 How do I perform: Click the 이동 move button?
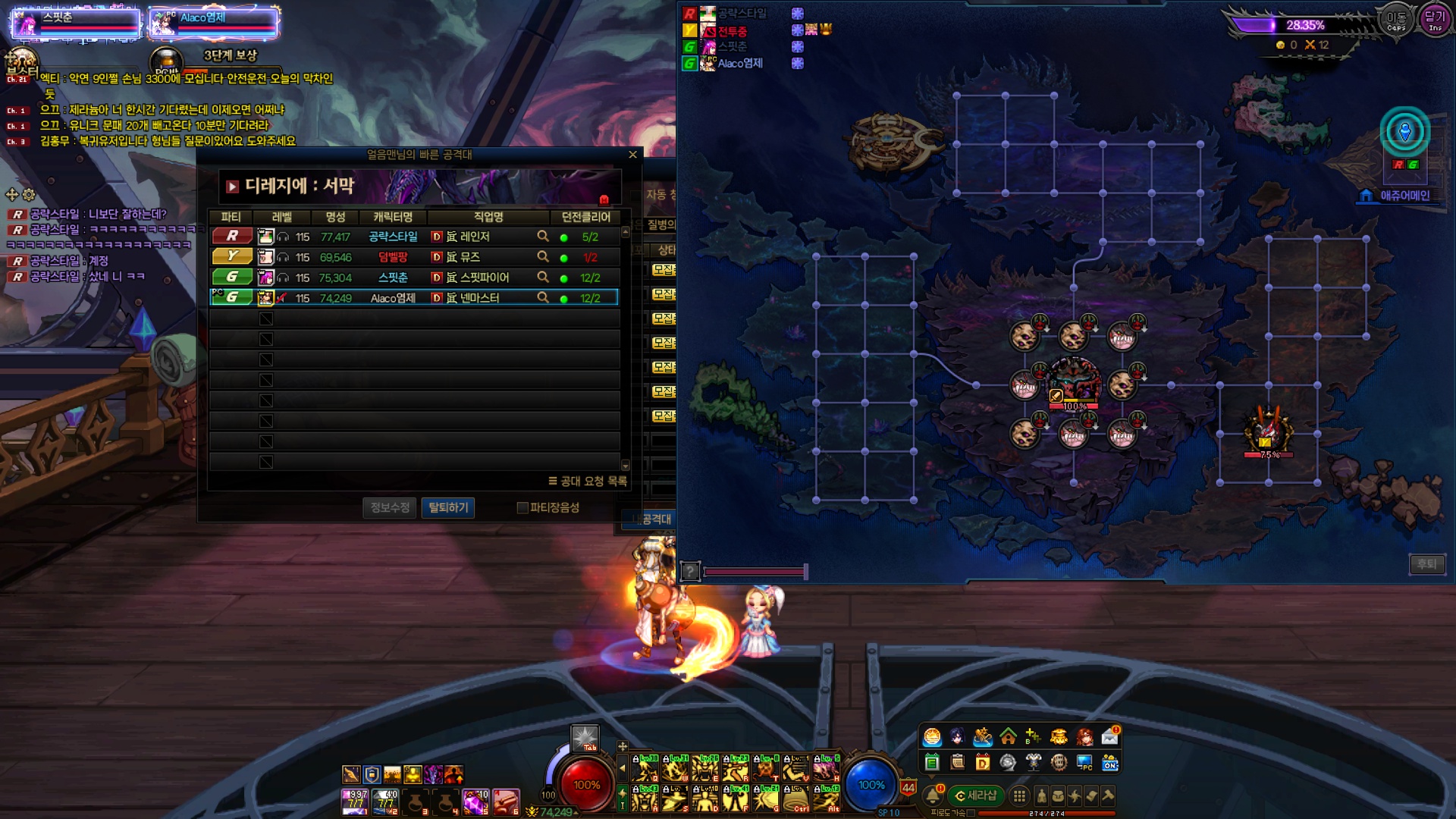coord(1396,20)
